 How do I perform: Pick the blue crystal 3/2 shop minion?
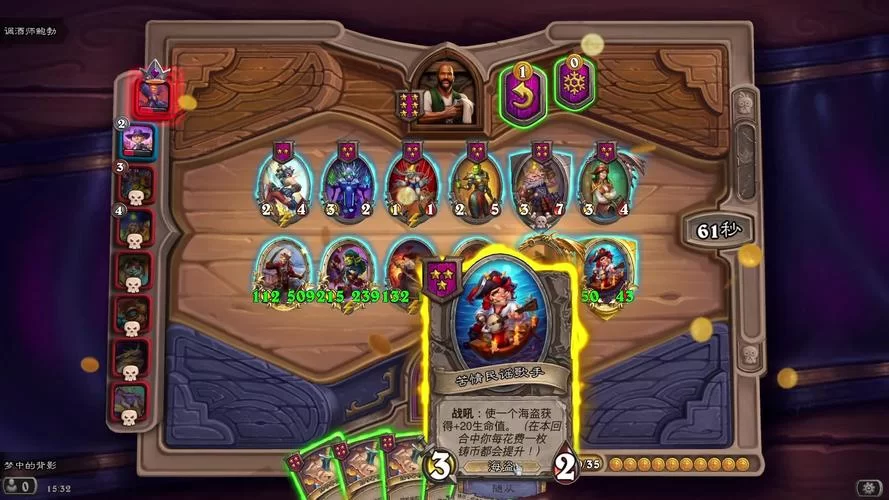tap(347, 184)
